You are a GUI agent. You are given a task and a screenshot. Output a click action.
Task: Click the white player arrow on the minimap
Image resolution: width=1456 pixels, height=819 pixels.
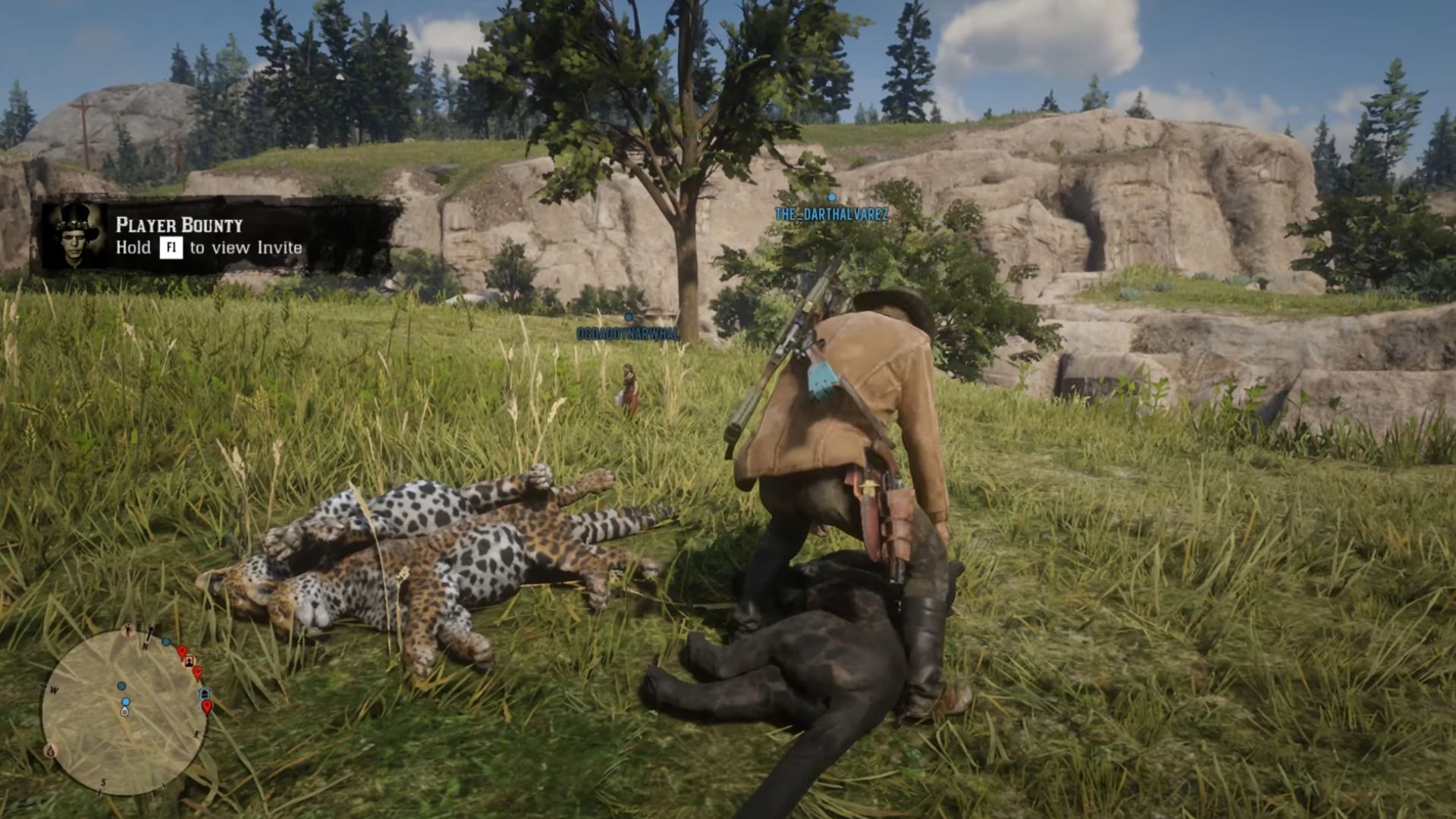coord(124,711)
